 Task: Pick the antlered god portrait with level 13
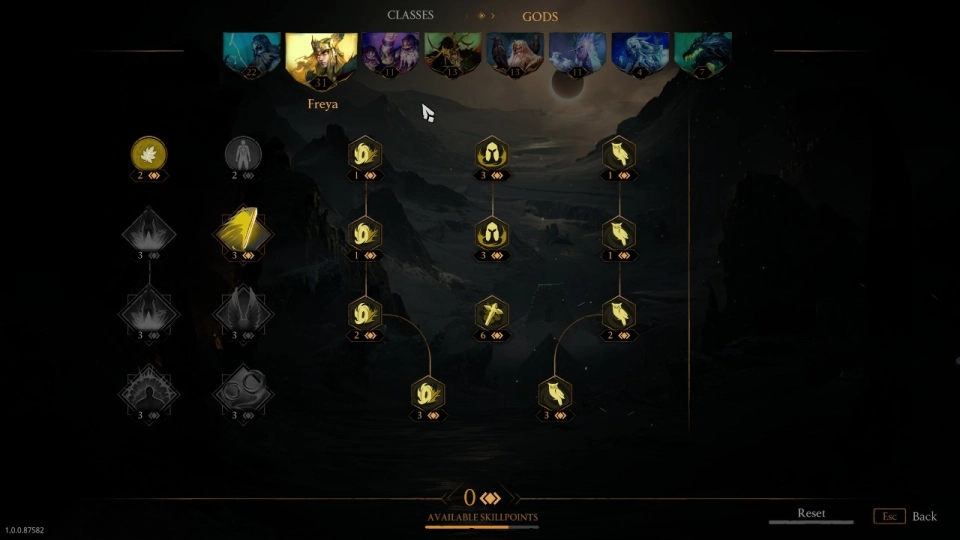(453, 53)
